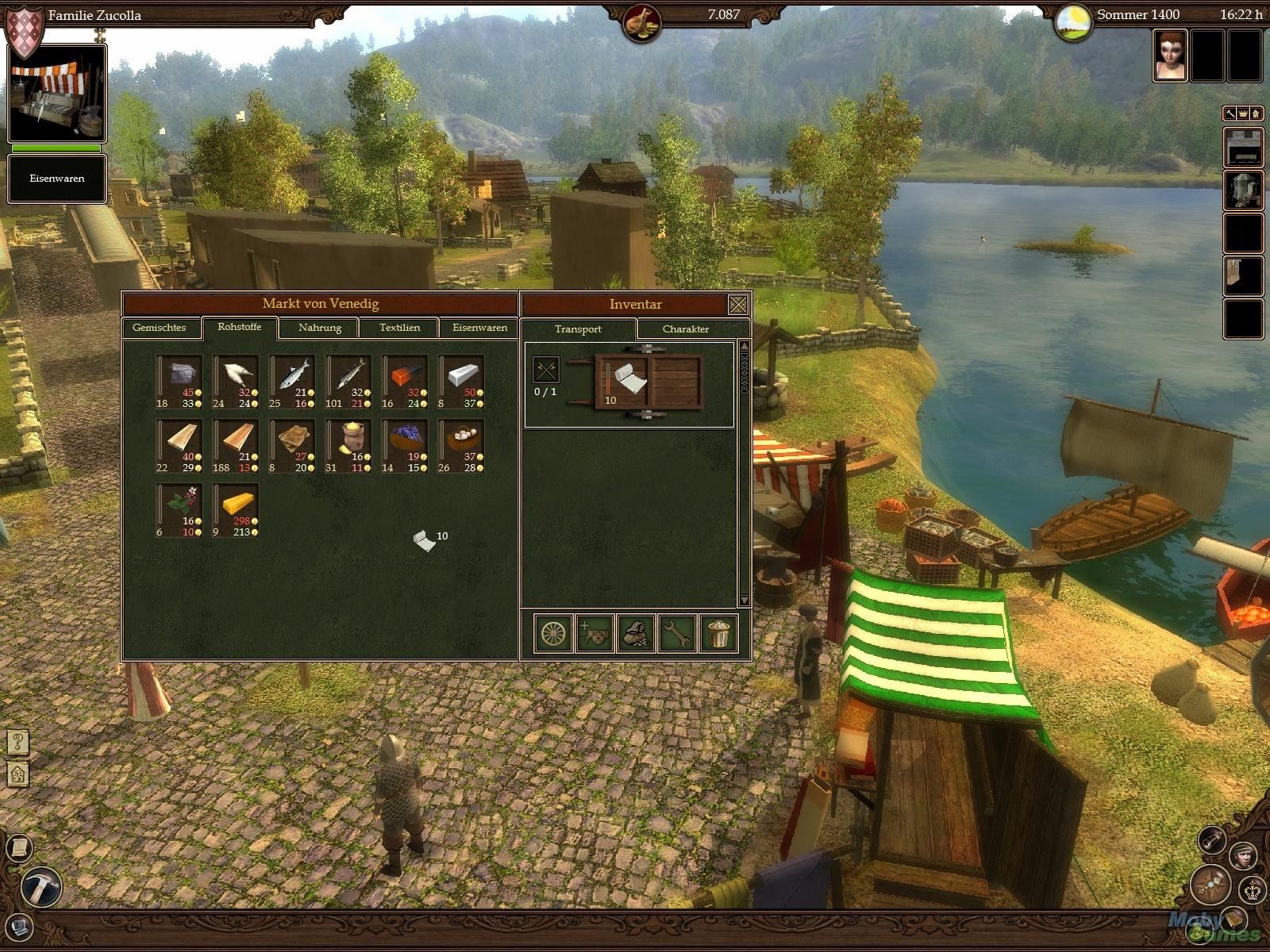Switch to the Gemischtes market tab
Viewport: 1270px width, 952px height.
coord(160,328)
